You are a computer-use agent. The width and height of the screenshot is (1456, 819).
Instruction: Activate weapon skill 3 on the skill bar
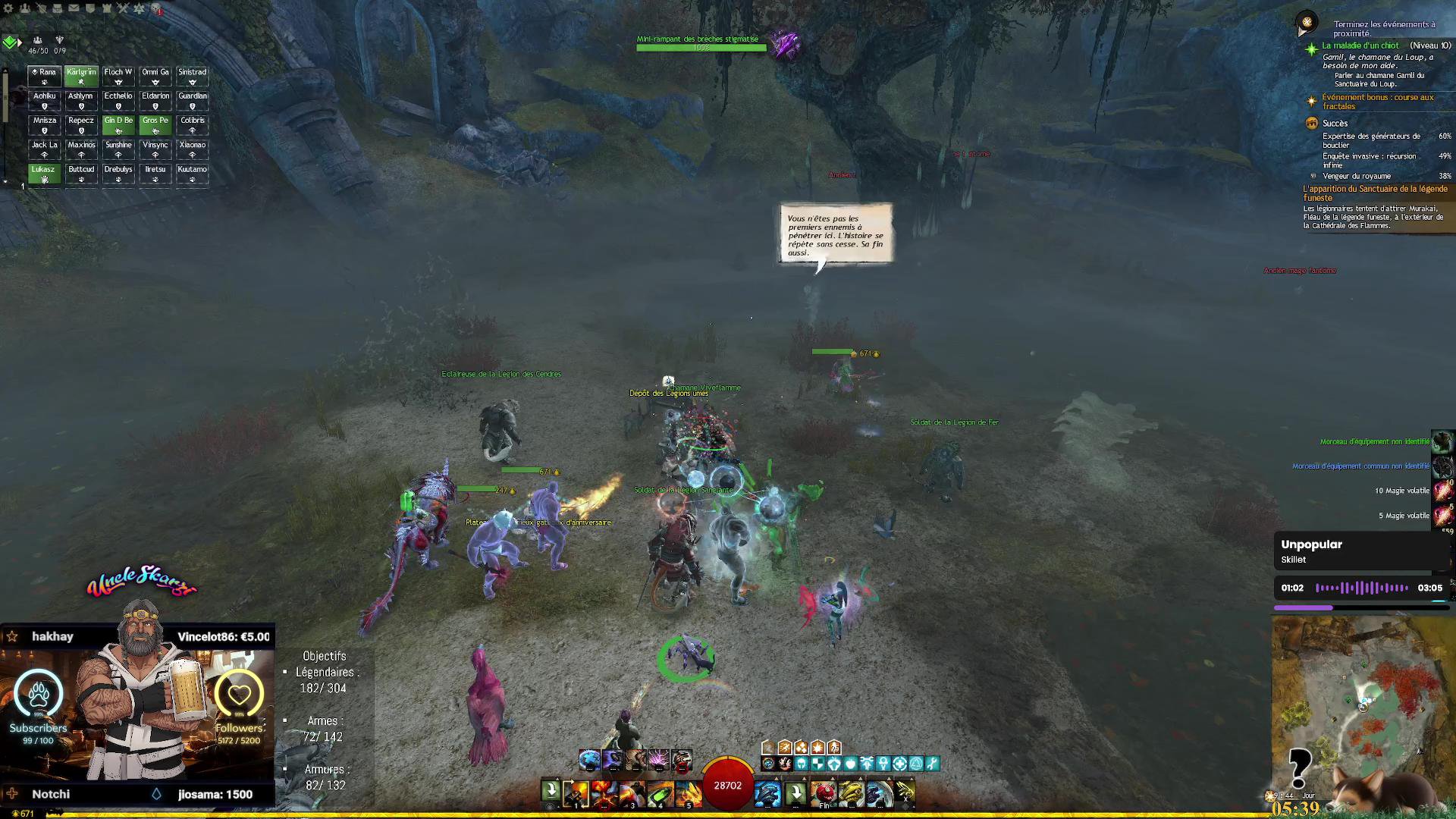(632, 793)
